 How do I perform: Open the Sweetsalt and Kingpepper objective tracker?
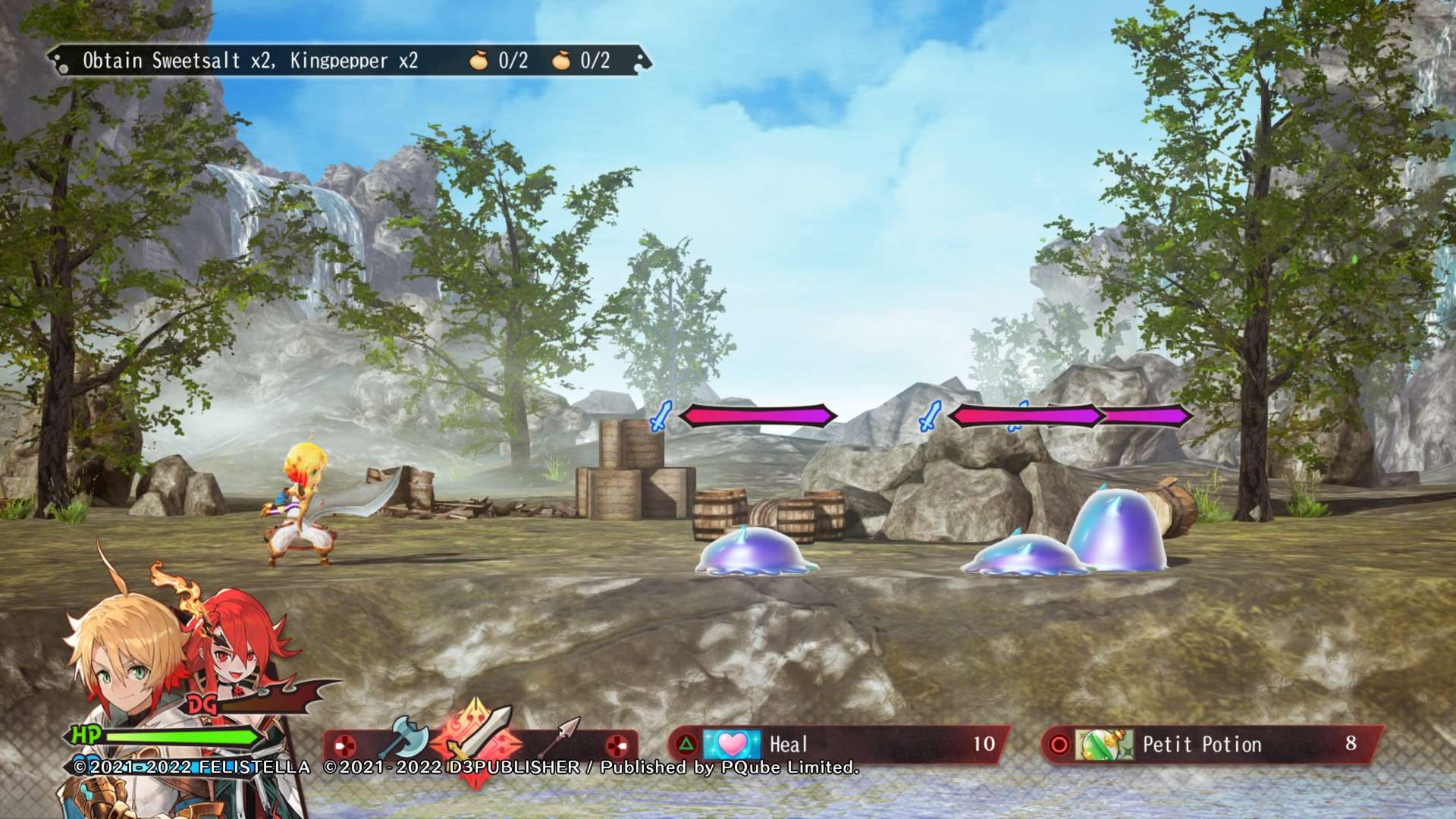[x=349, y=61]
